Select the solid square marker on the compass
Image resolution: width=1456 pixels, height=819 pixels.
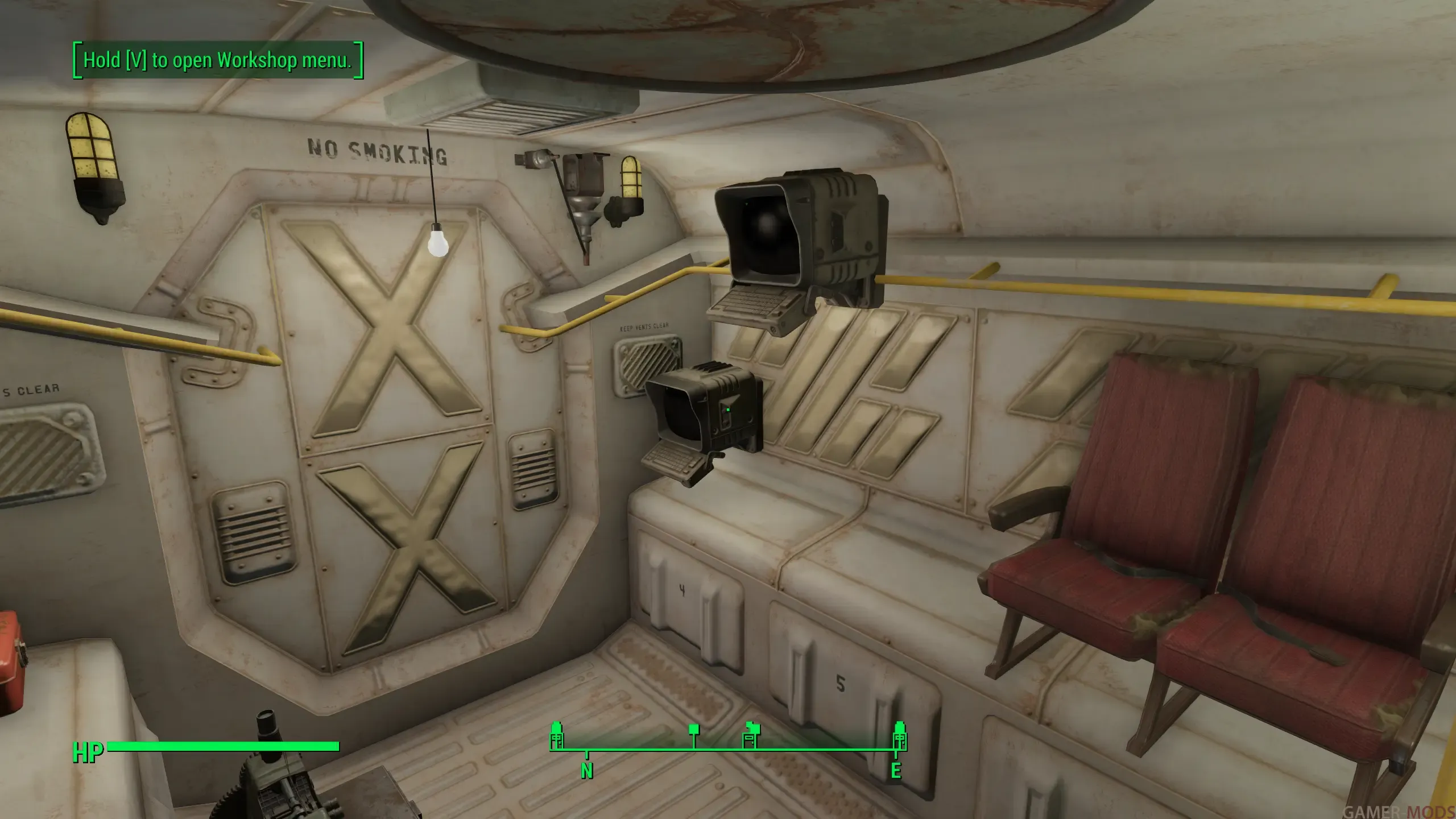tap(693, 730)
